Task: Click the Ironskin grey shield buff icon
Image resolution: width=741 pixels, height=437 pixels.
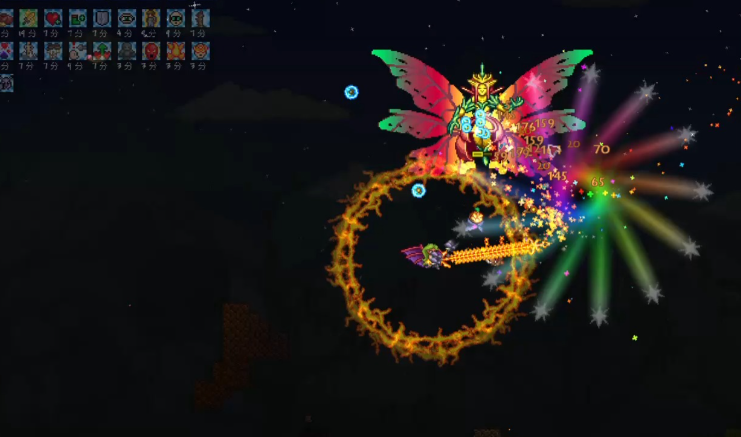Action: [x=102, y=18]
